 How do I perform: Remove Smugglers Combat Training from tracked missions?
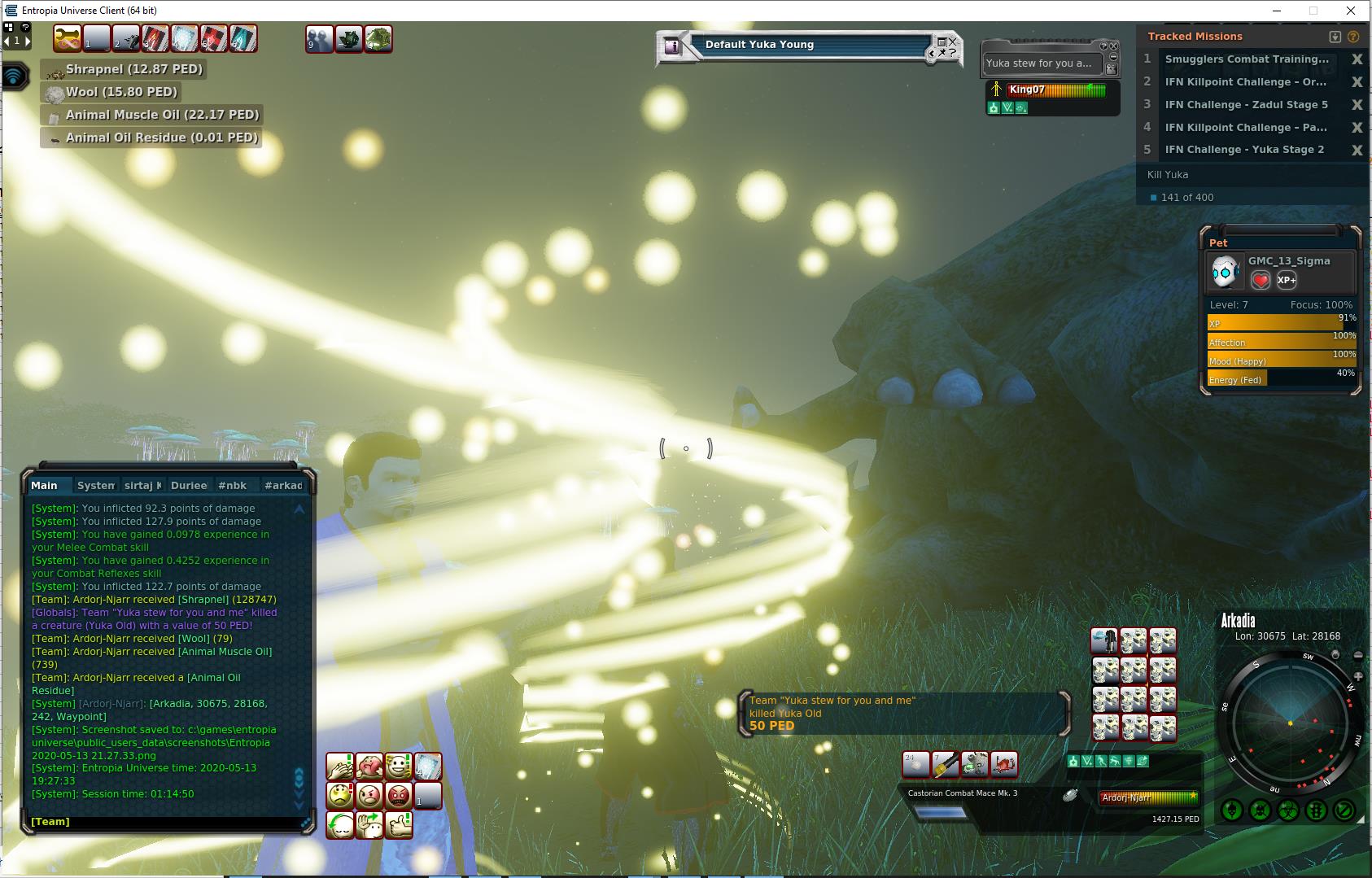coord(1357,59)
